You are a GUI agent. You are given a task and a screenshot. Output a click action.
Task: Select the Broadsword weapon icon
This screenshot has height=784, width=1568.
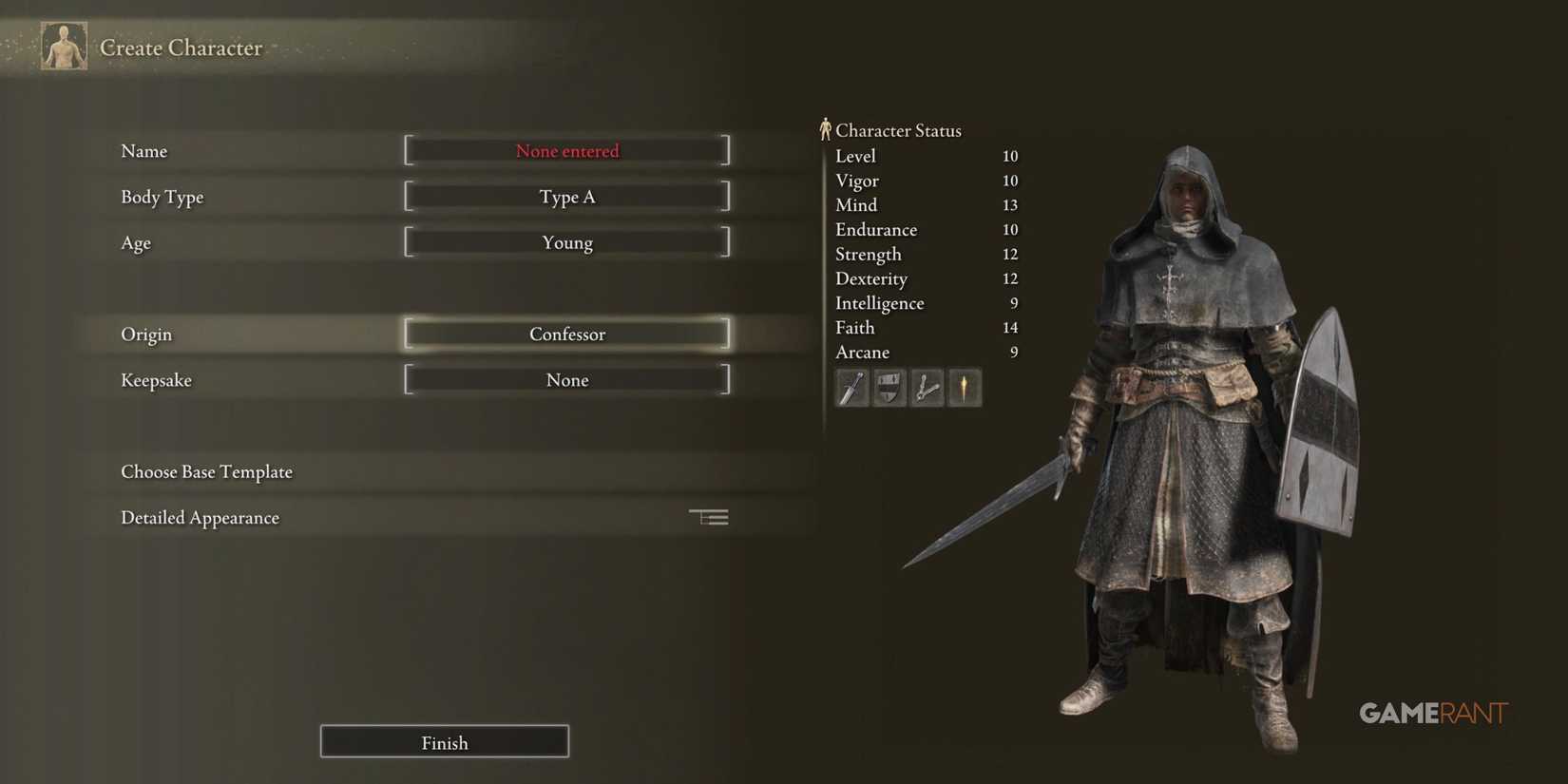[x=851, y=387]
